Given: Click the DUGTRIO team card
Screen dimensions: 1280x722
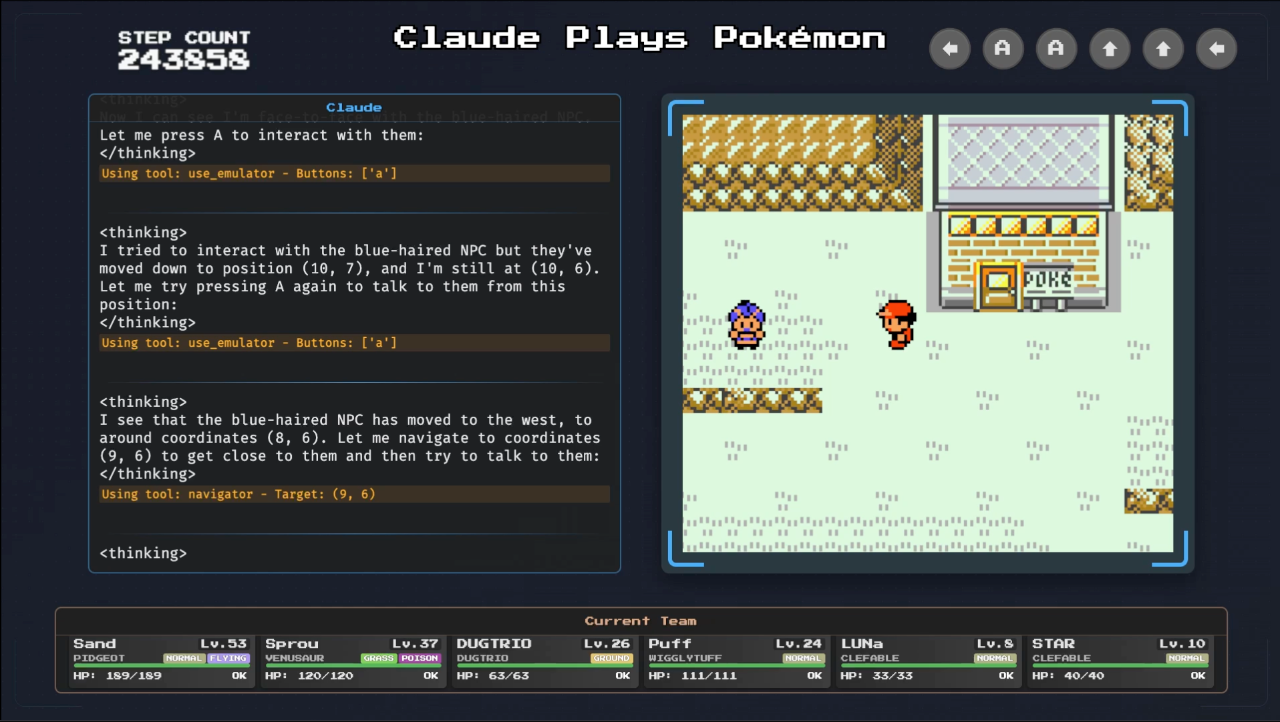Looking at the screenshot, I should coord(544,660).
